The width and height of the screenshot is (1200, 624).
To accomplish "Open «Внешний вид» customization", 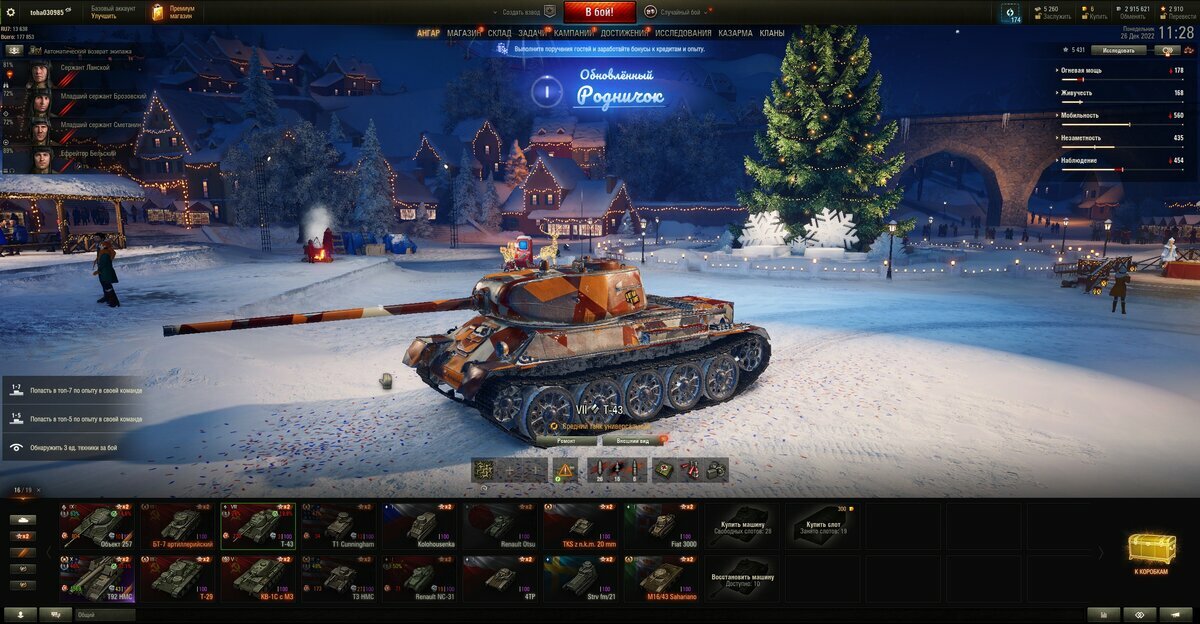I will click(x=632, y=440).
